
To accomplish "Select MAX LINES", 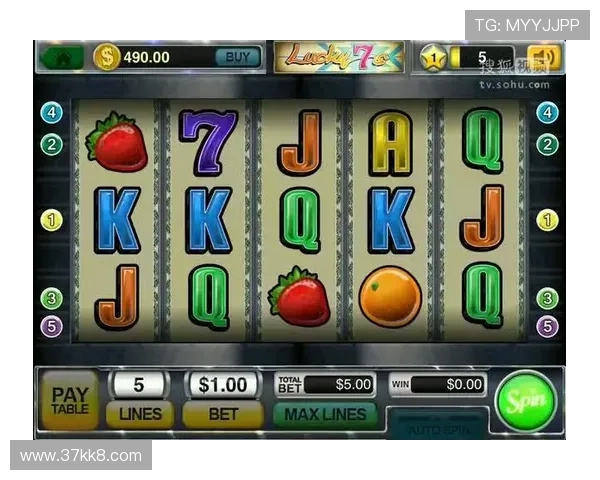I will click(325, 413).
